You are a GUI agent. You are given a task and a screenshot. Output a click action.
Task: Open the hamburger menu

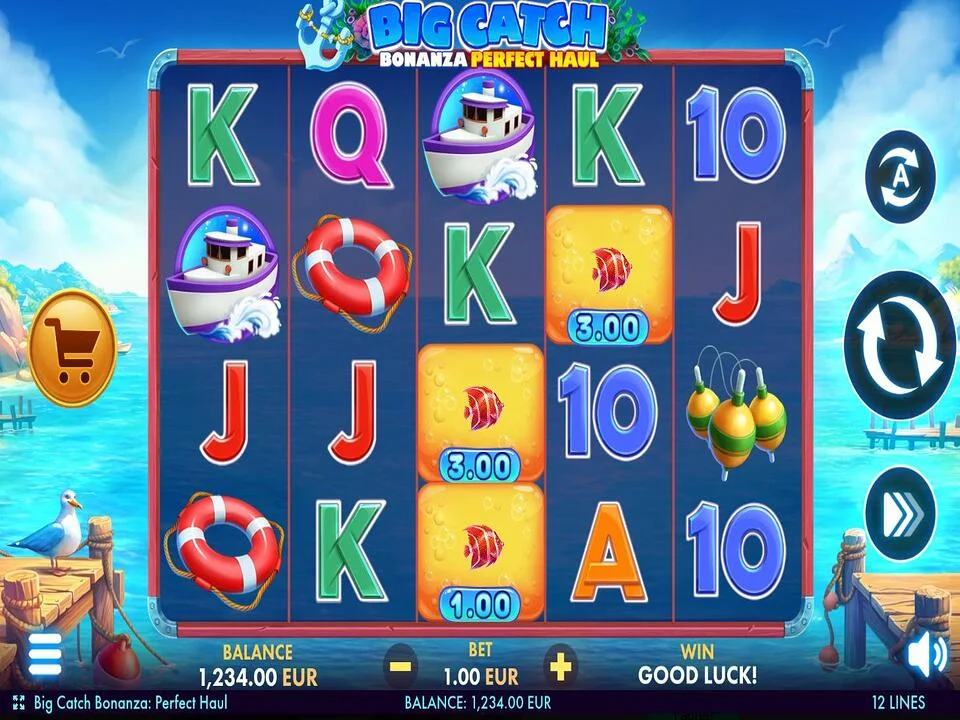pyautogui.click(x=44, y=654)
